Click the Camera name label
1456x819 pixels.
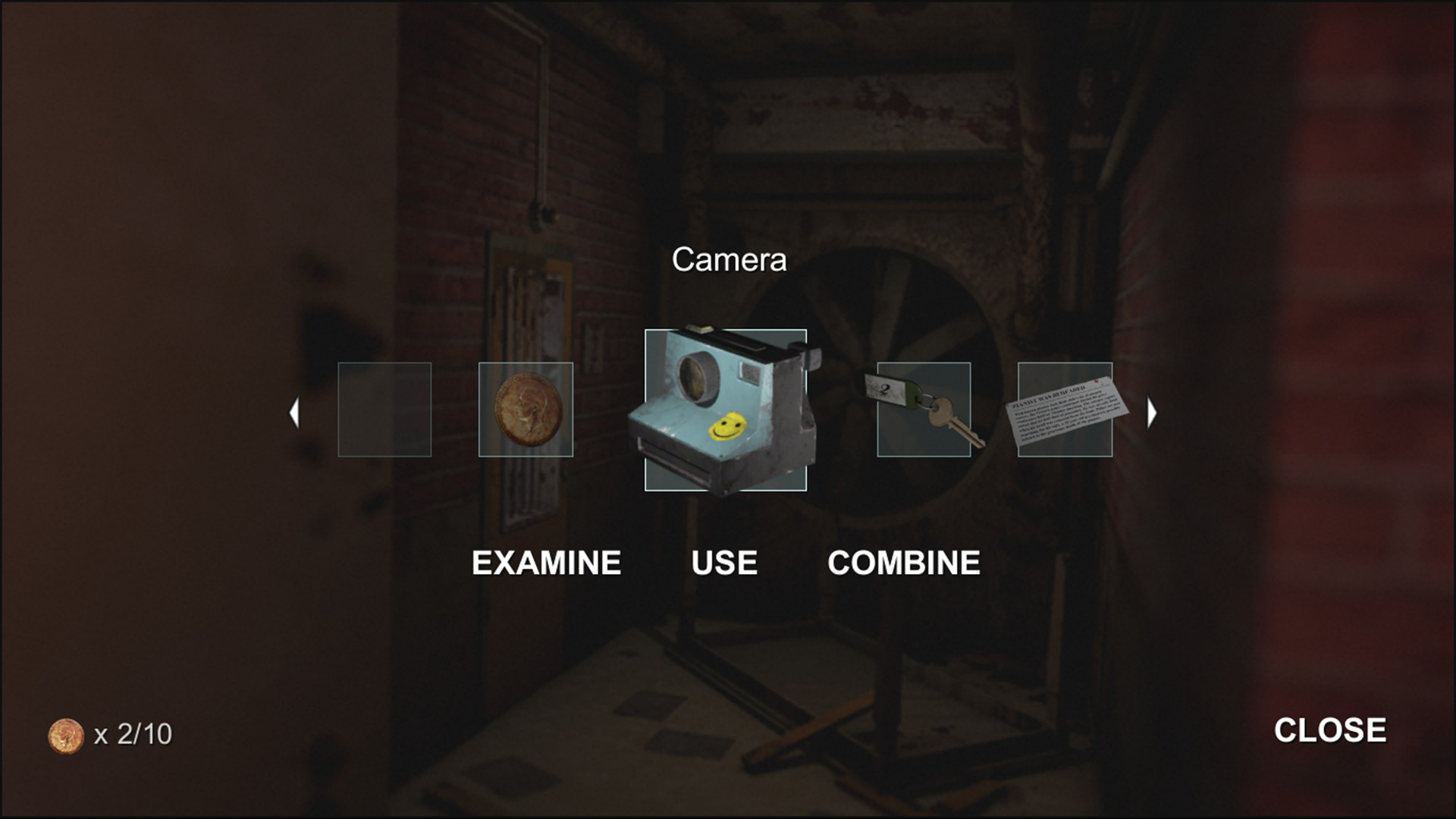[x=729, y=259]
